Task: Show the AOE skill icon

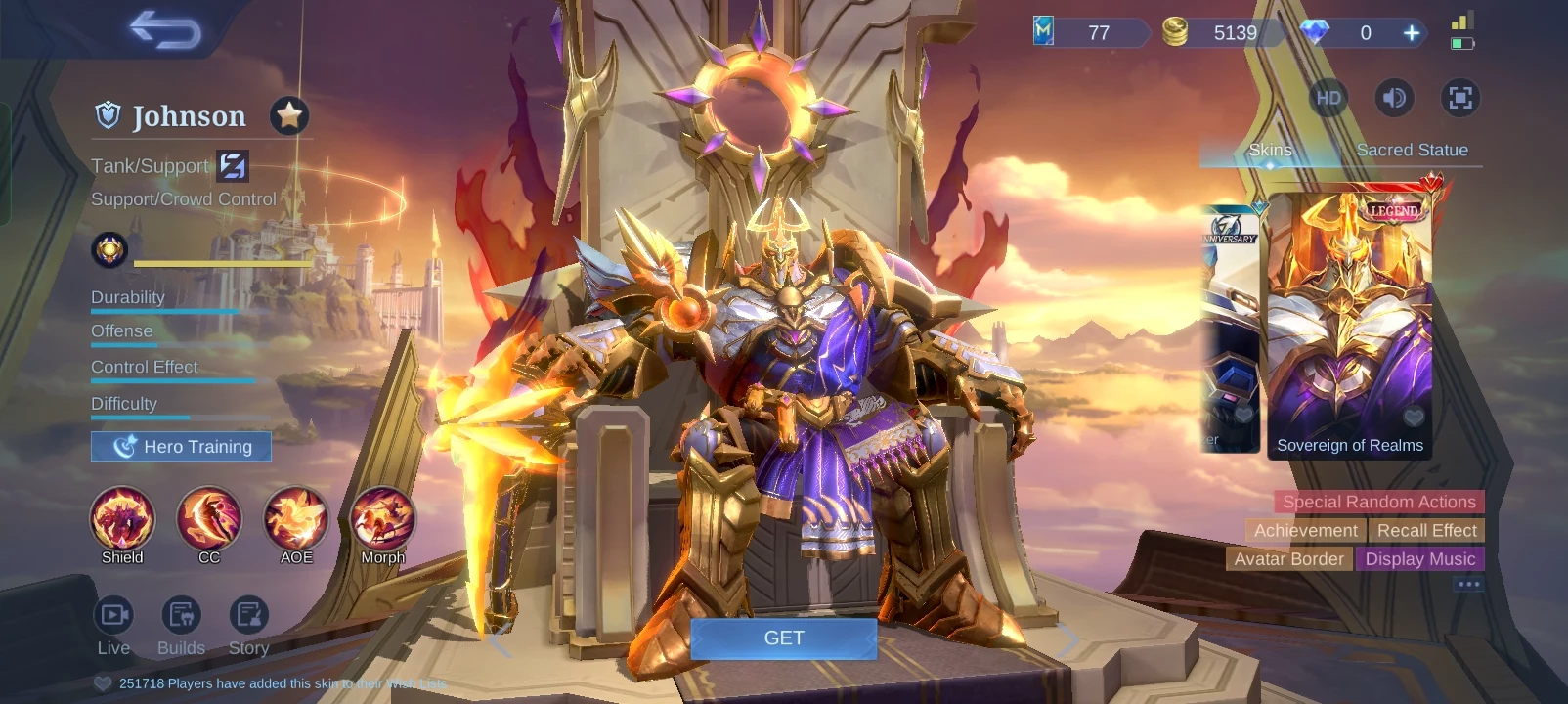Action: 296,519
